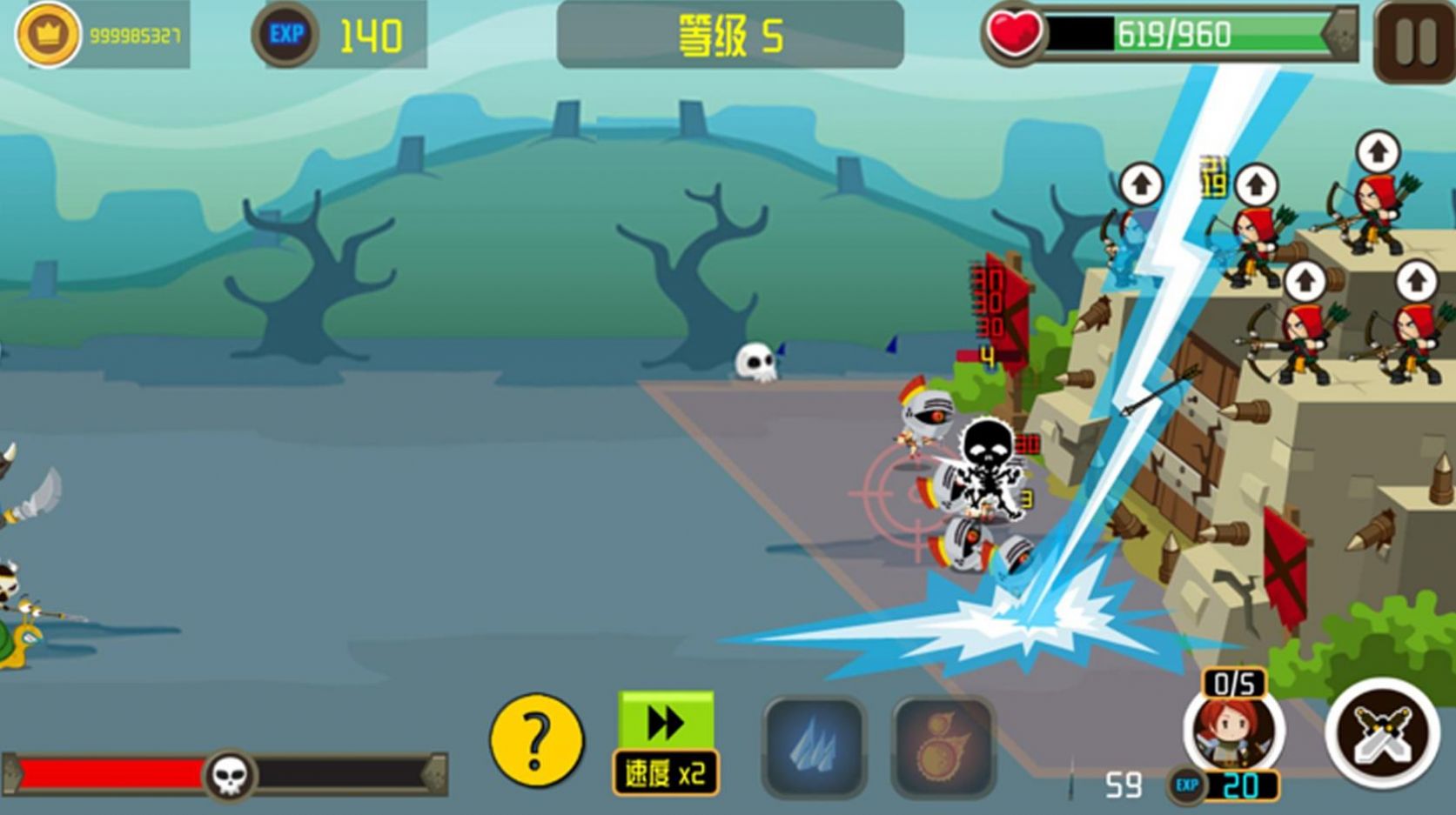Tap the crossed swords attack button

pyautogui.click(x=1382, y=733)
